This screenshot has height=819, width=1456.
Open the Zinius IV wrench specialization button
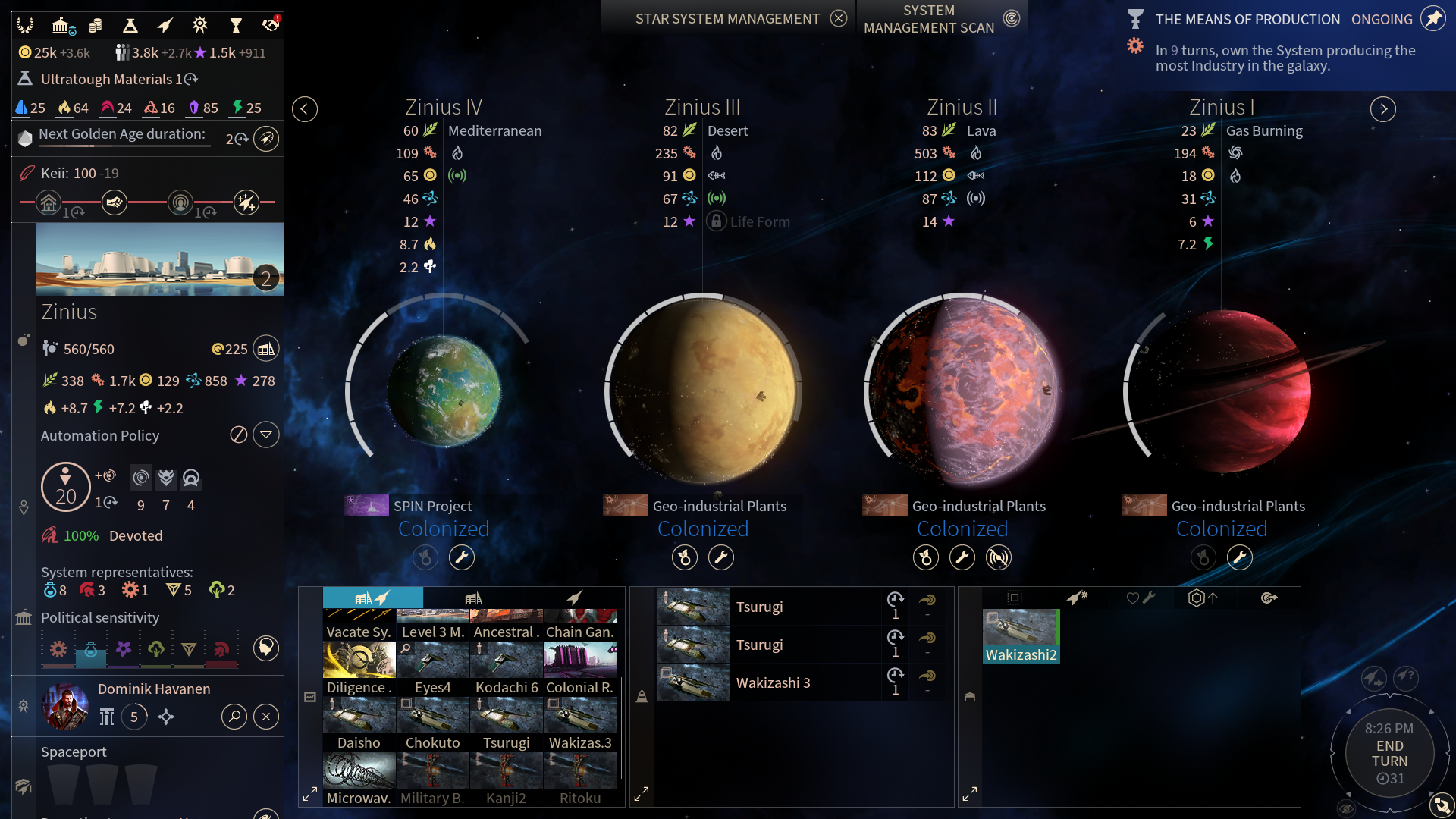(x=462, y=558)
